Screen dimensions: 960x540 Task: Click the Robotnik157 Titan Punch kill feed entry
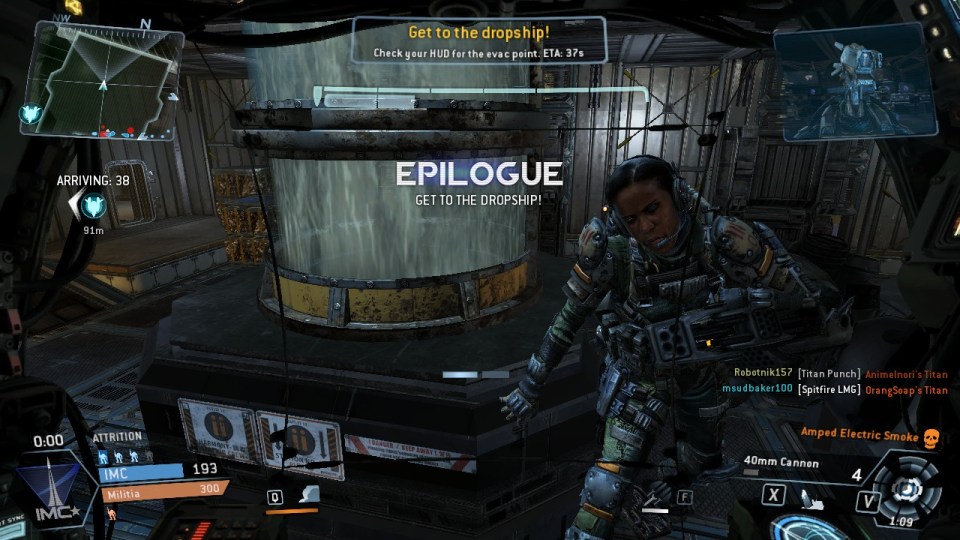coord(840,373)
